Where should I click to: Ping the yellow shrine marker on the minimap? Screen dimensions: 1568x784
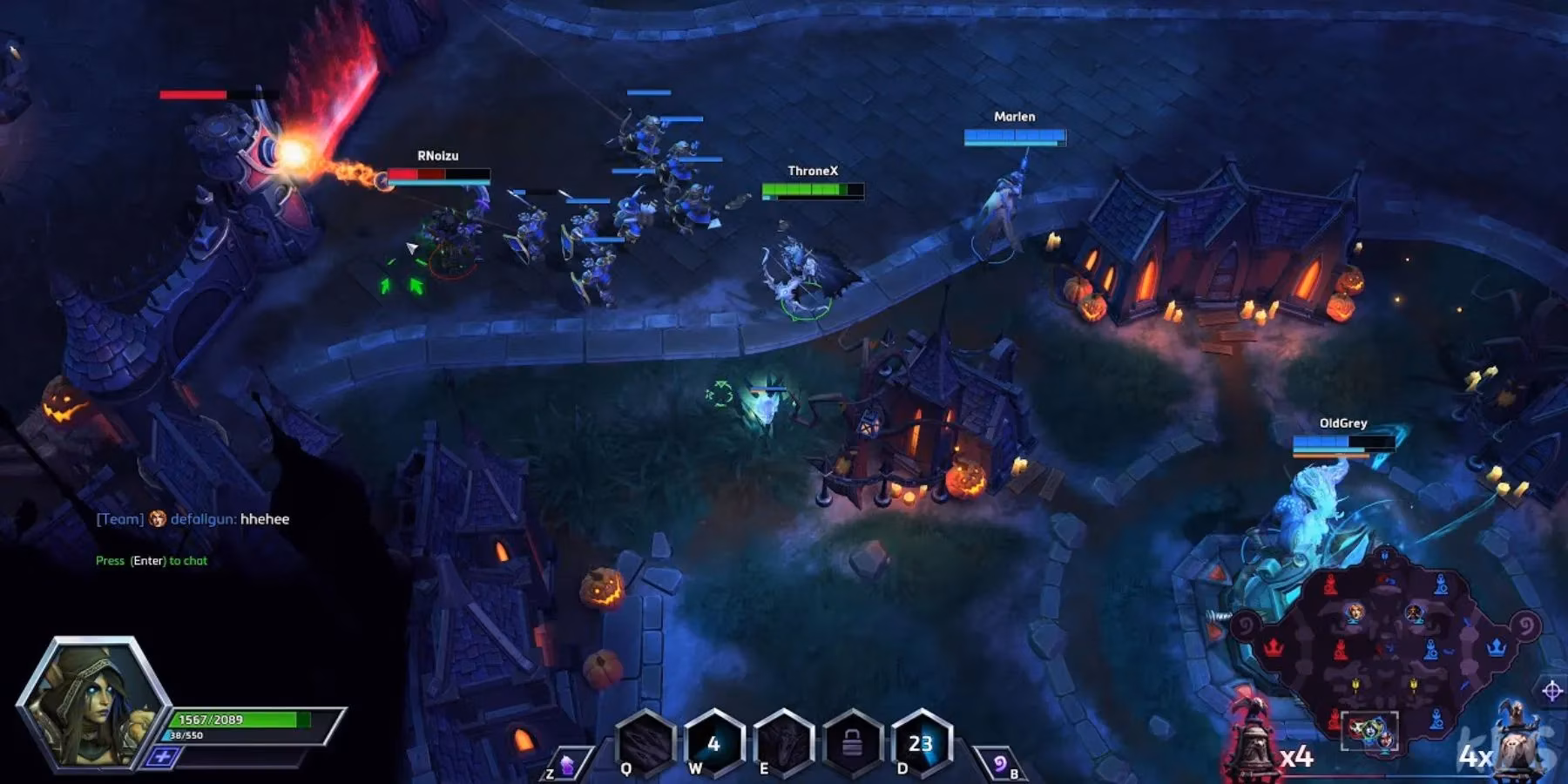[1355, 685]
